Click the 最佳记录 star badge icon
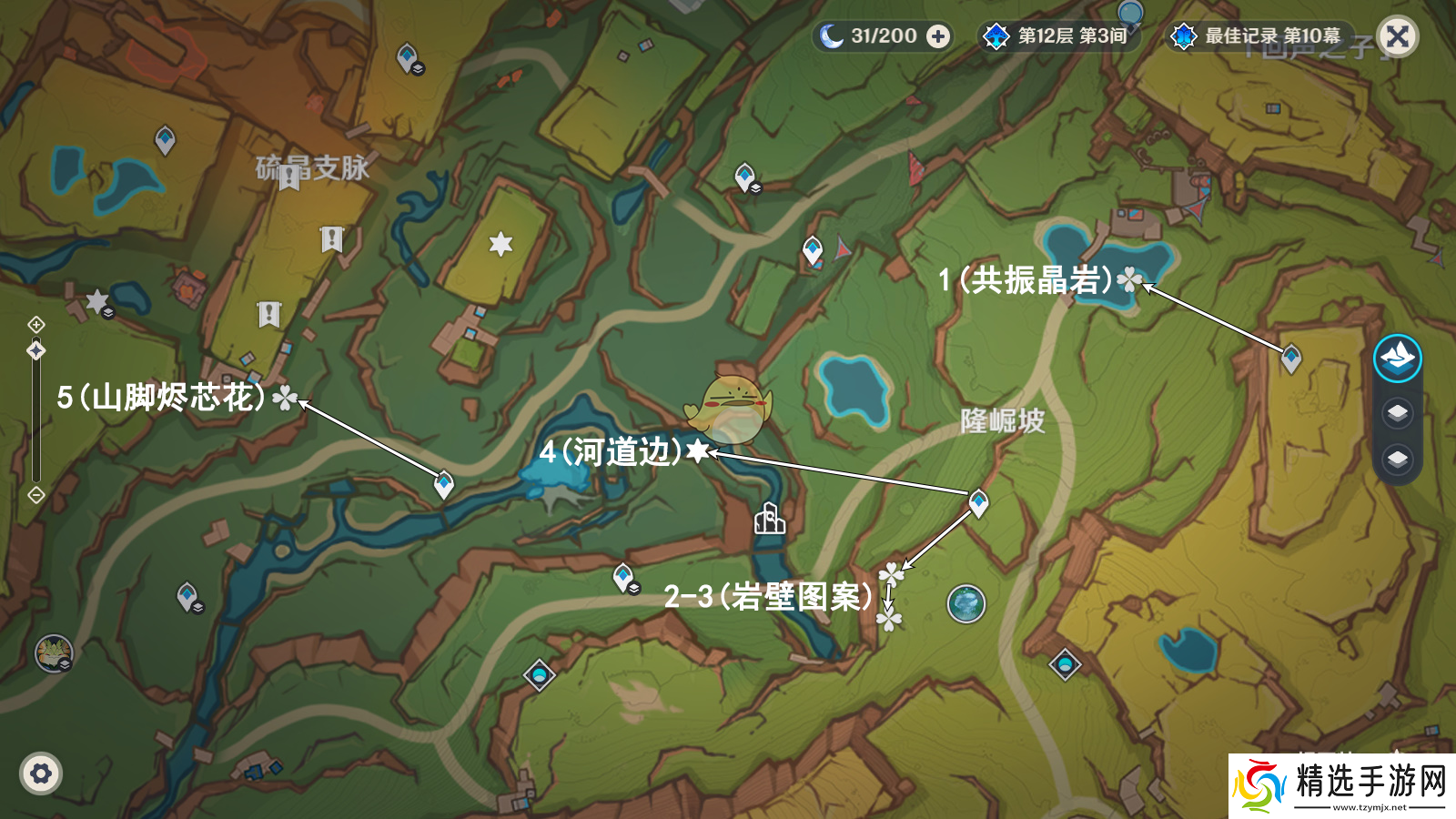1456x819 pixels. tap(1183, 37)
